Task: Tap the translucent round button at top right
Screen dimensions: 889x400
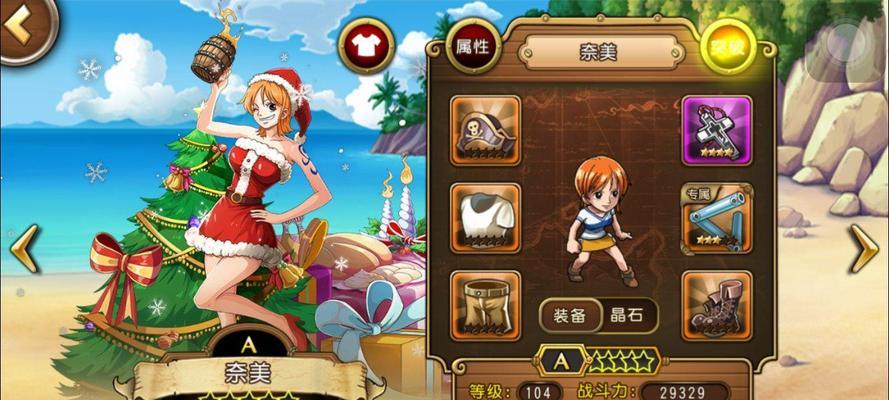Action: point(844,47)
